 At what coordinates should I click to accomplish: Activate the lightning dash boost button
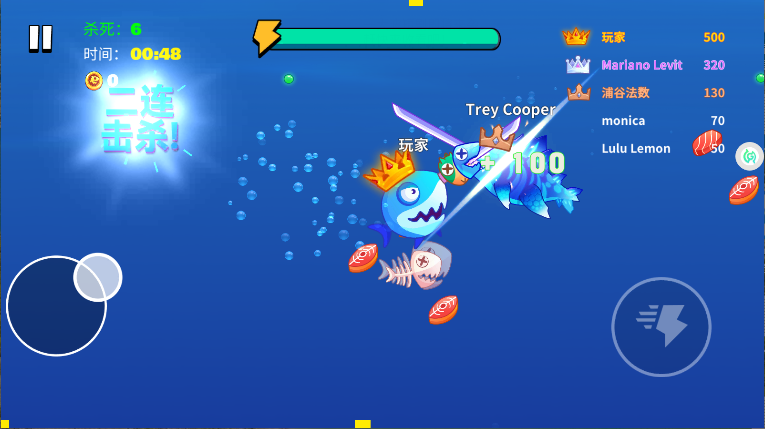tap(661, 326)
